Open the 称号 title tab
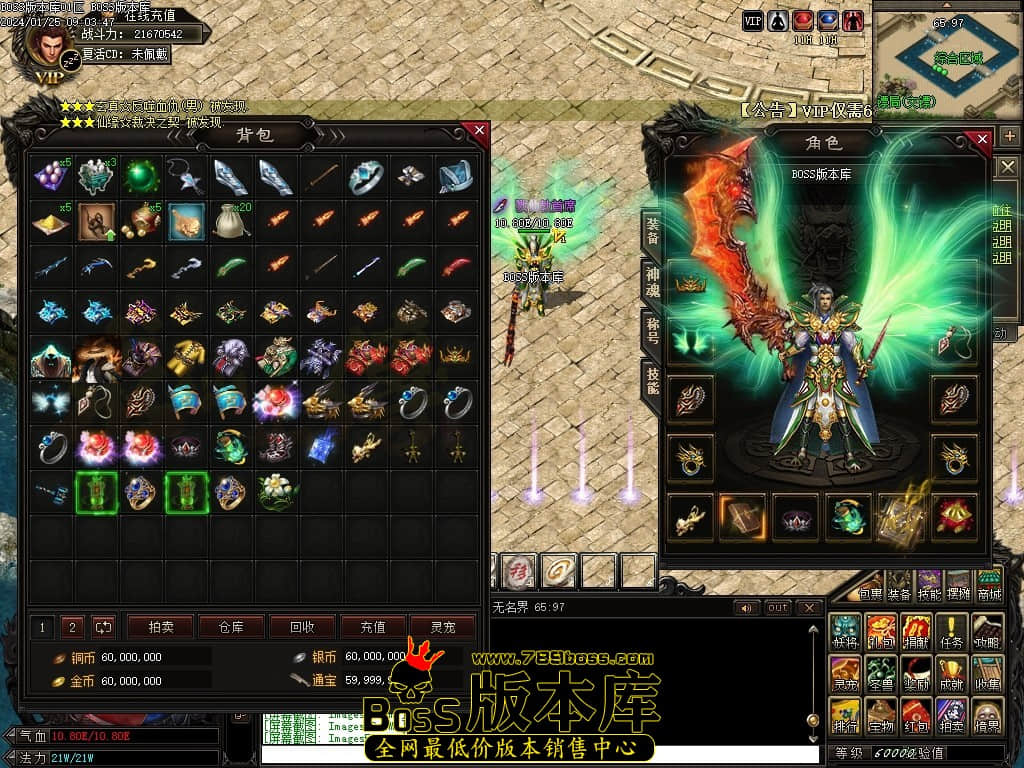1024x768 pixels. (x=652, y=330)
